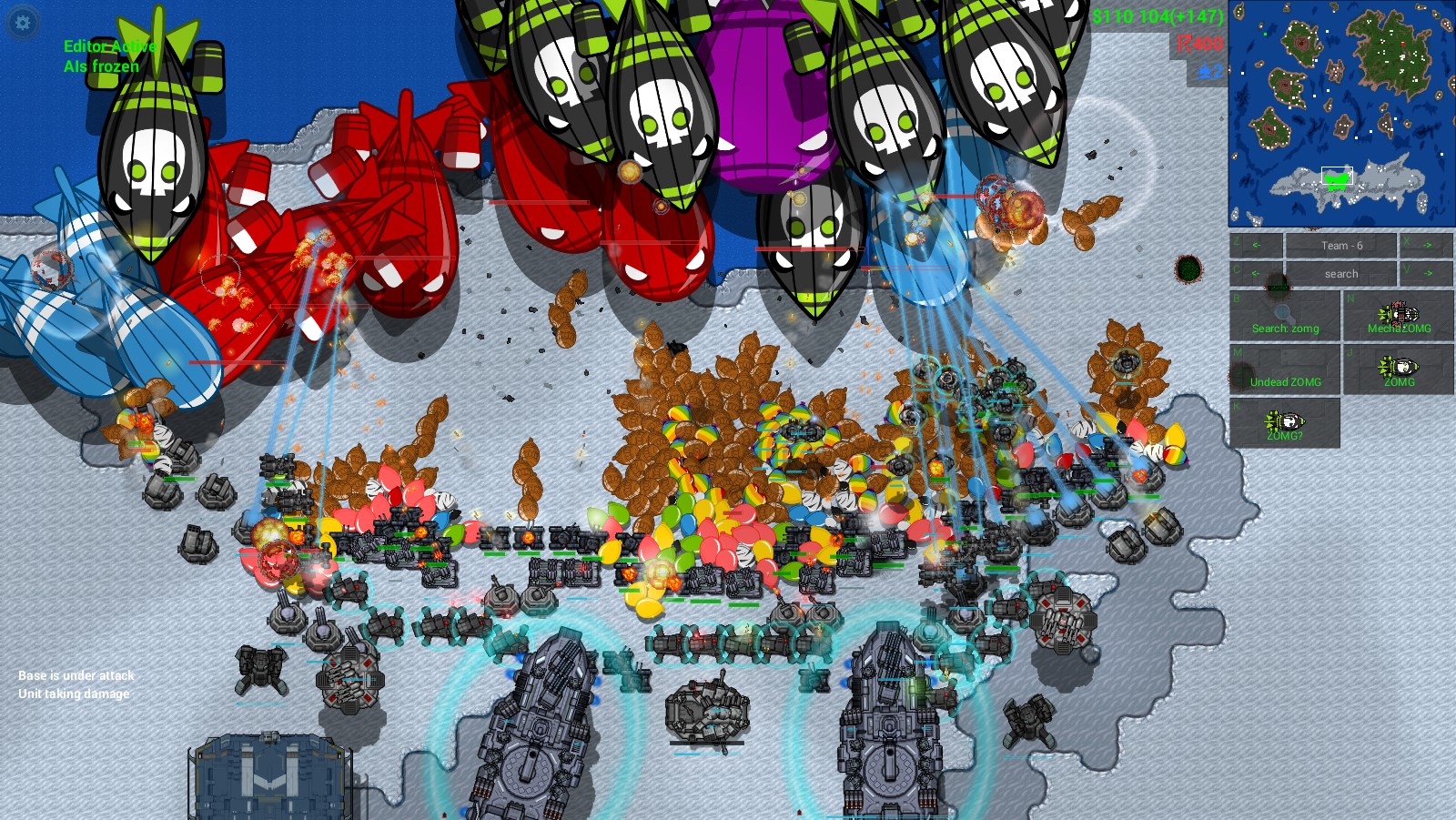Pick the Undead ZOMG unit tile
Screen dimensions: 1456x820
[1285, 370]
